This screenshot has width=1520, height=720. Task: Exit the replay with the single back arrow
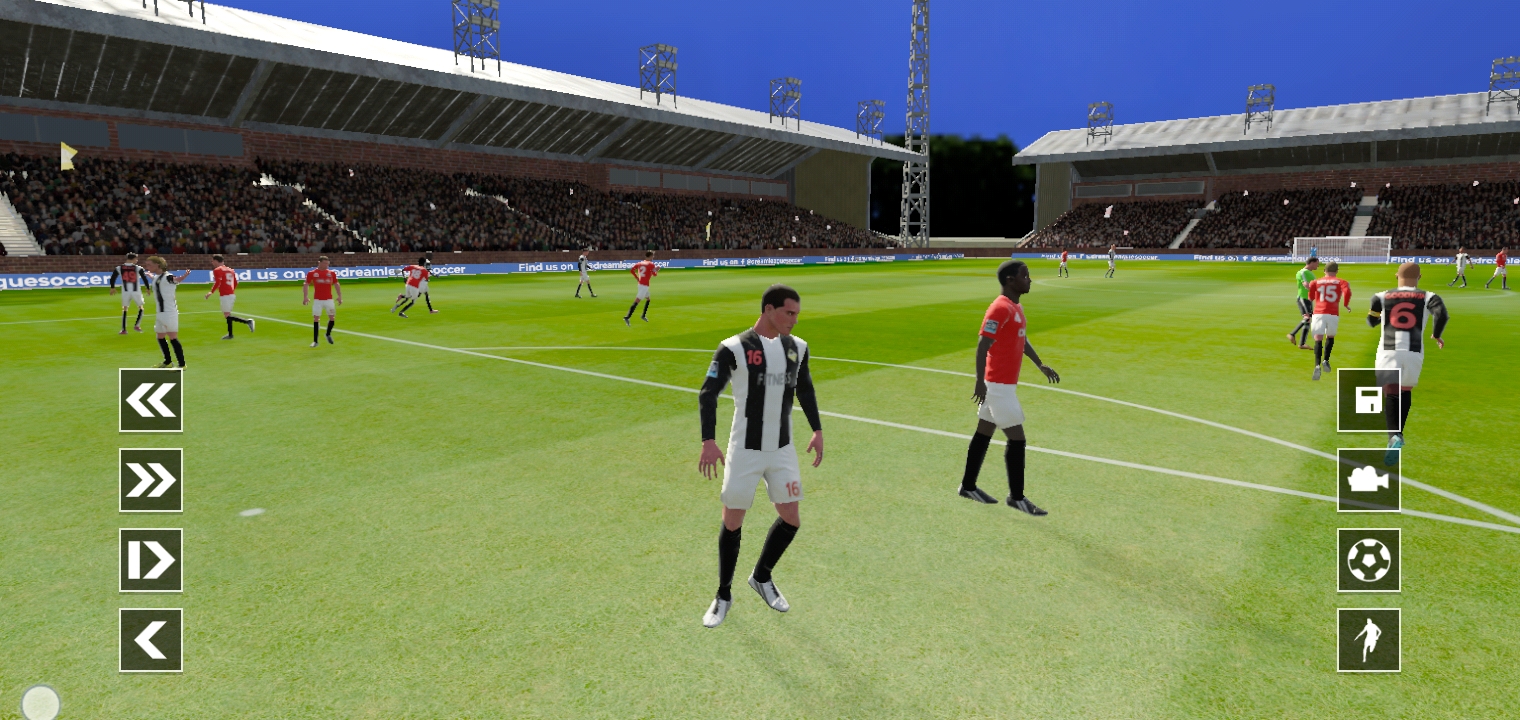pos(151,640)
